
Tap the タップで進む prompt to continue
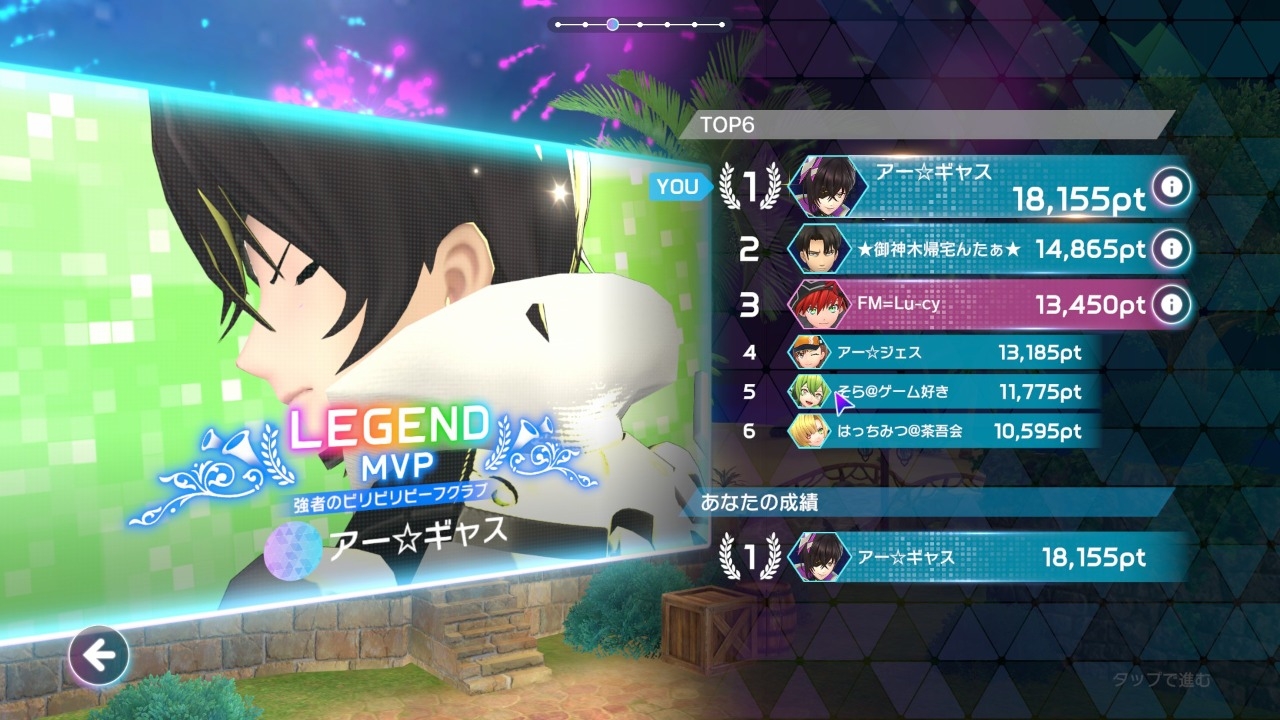pyautogui.click(x=1161, y=681)
